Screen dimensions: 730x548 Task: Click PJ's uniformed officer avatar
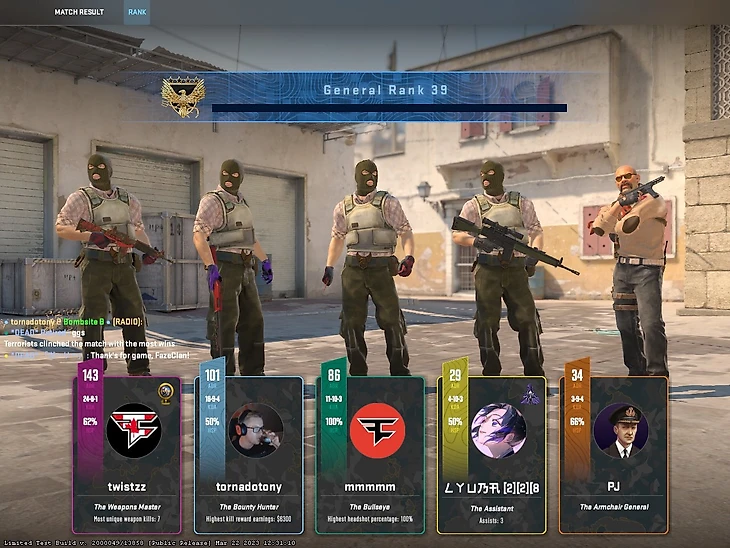pos(620,430)
